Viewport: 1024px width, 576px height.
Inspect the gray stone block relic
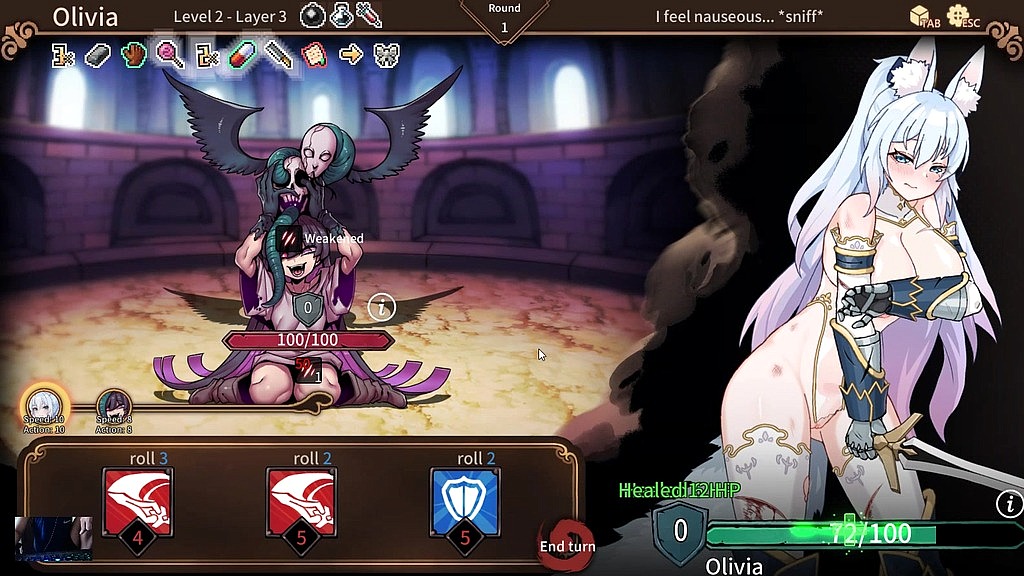pos(99,54)
